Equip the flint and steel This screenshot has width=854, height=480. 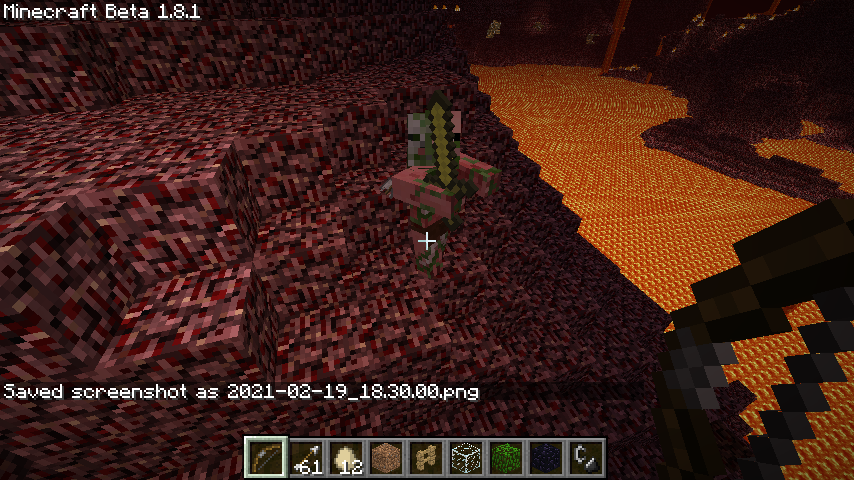coord(587,458)
